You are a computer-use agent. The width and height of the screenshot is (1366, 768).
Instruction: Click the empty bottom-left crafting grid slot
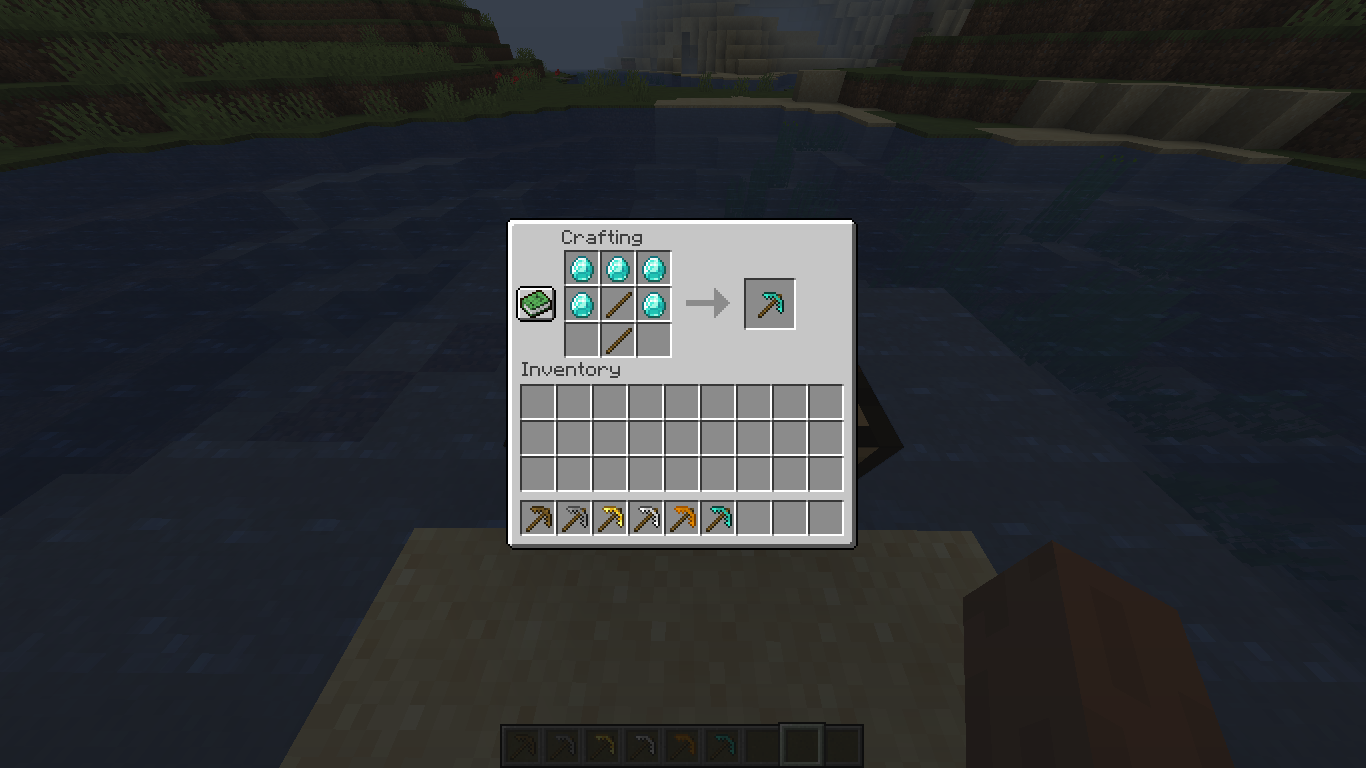(x=581, y=339)
